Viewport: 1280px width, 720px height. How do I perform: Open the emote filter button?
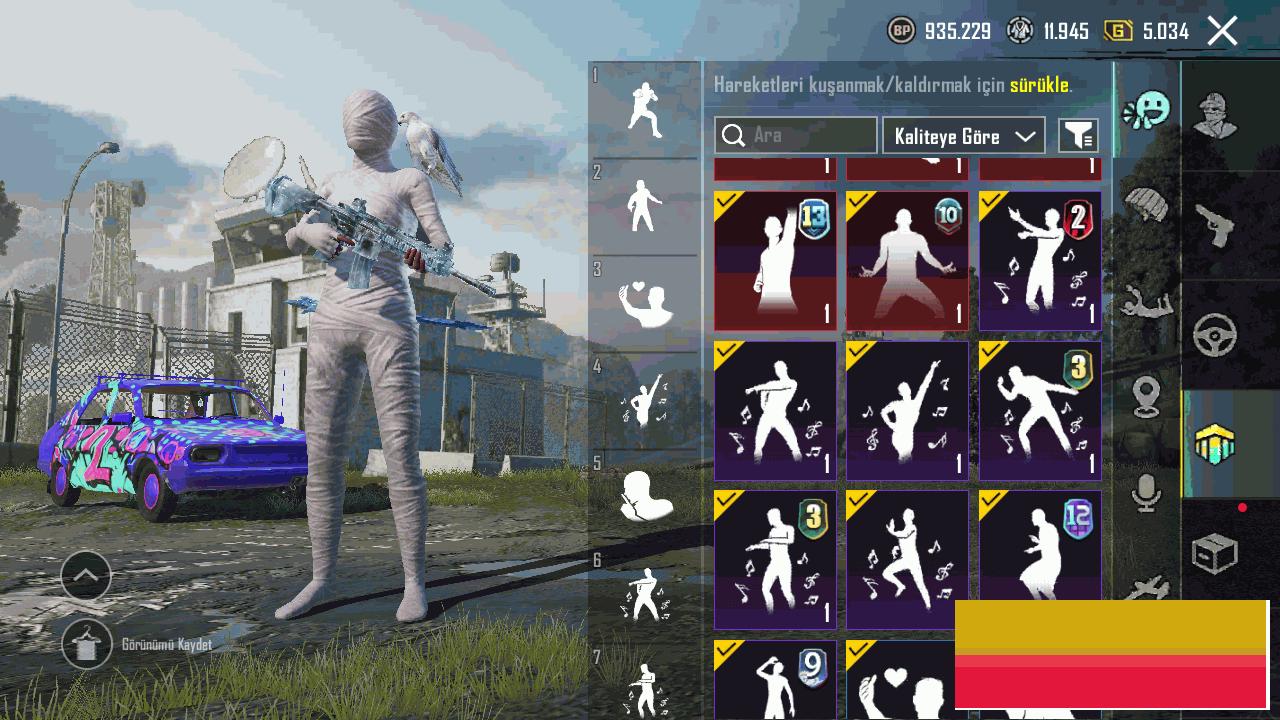click(1078, 136)
